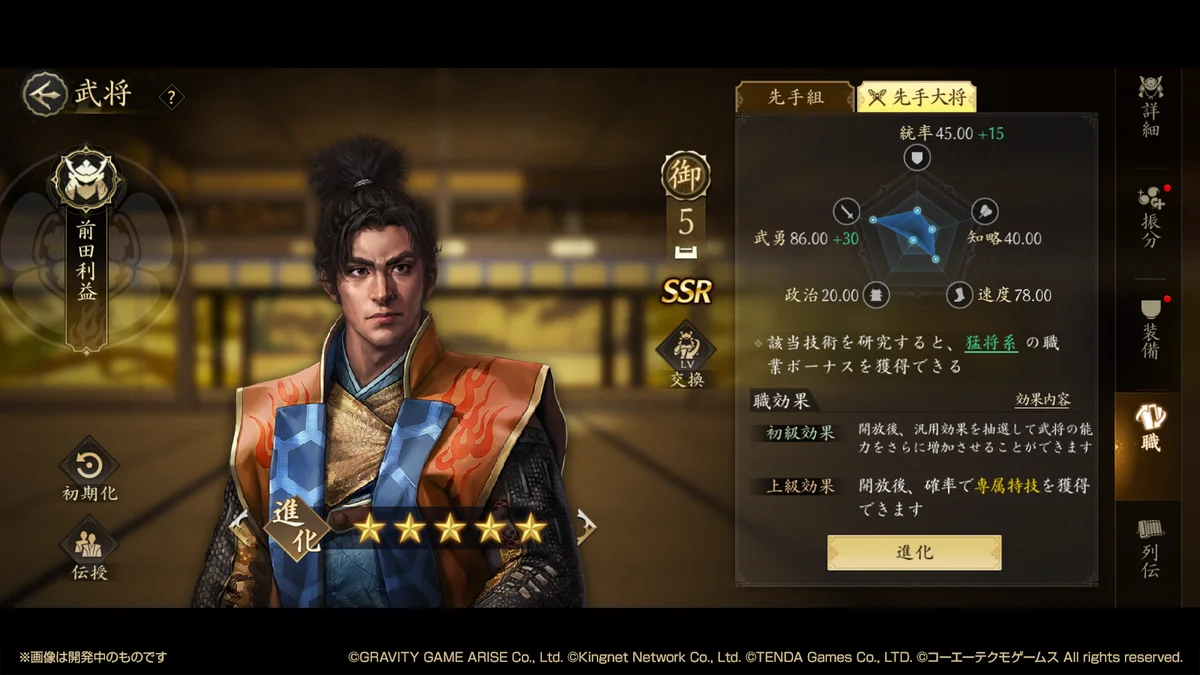
Task: Click the 御 5 rank badge
Action: (x=686, y=201)
